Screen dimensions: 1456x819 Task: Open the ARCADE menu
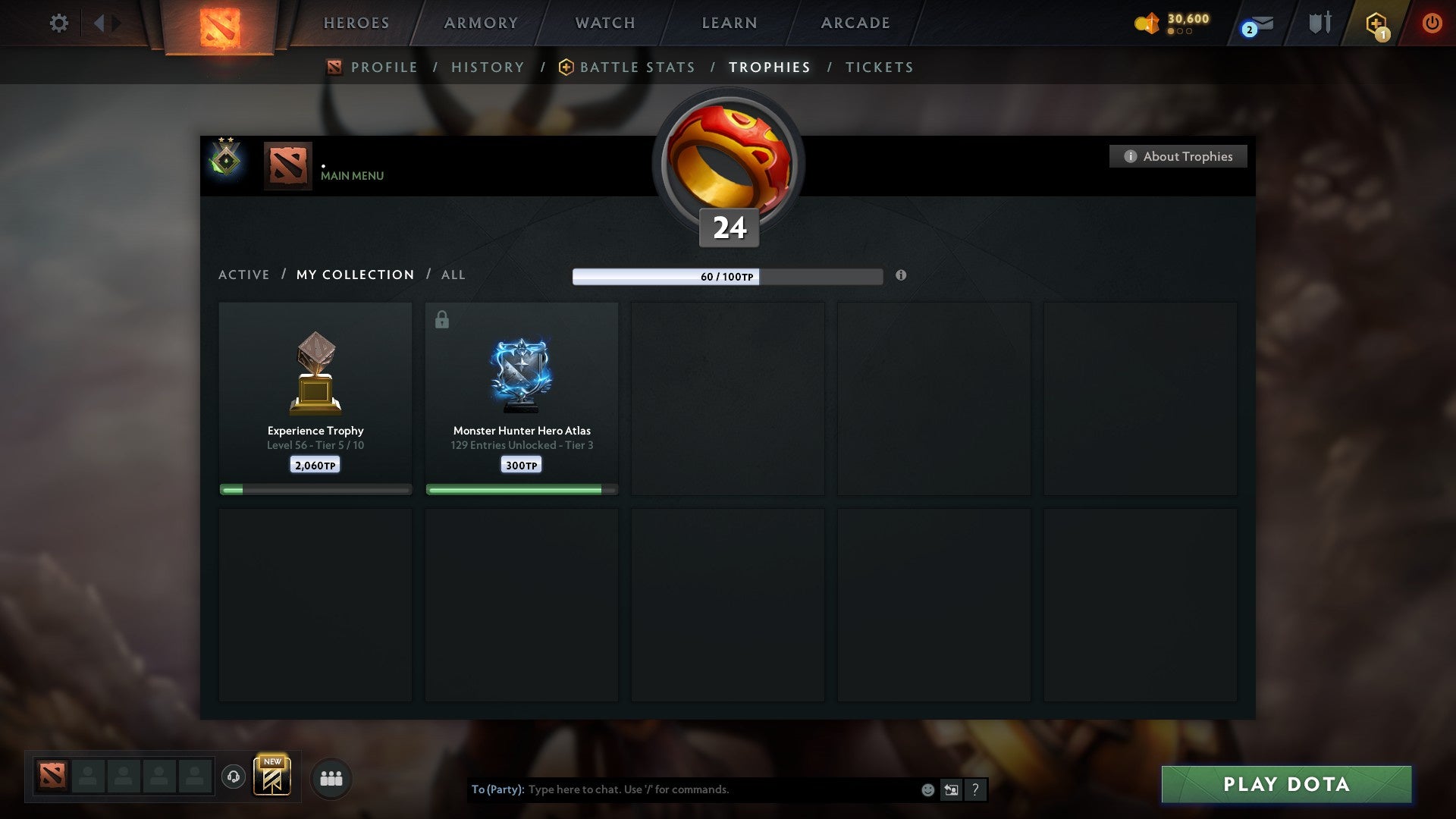click(854, 23)
